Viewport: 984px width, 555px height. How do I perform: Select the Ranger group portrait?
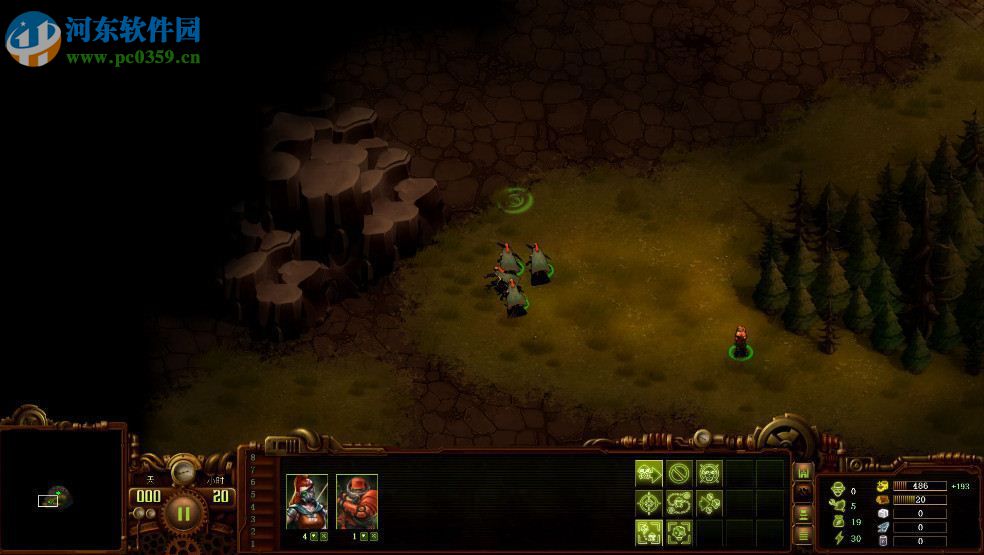(306, 501)
